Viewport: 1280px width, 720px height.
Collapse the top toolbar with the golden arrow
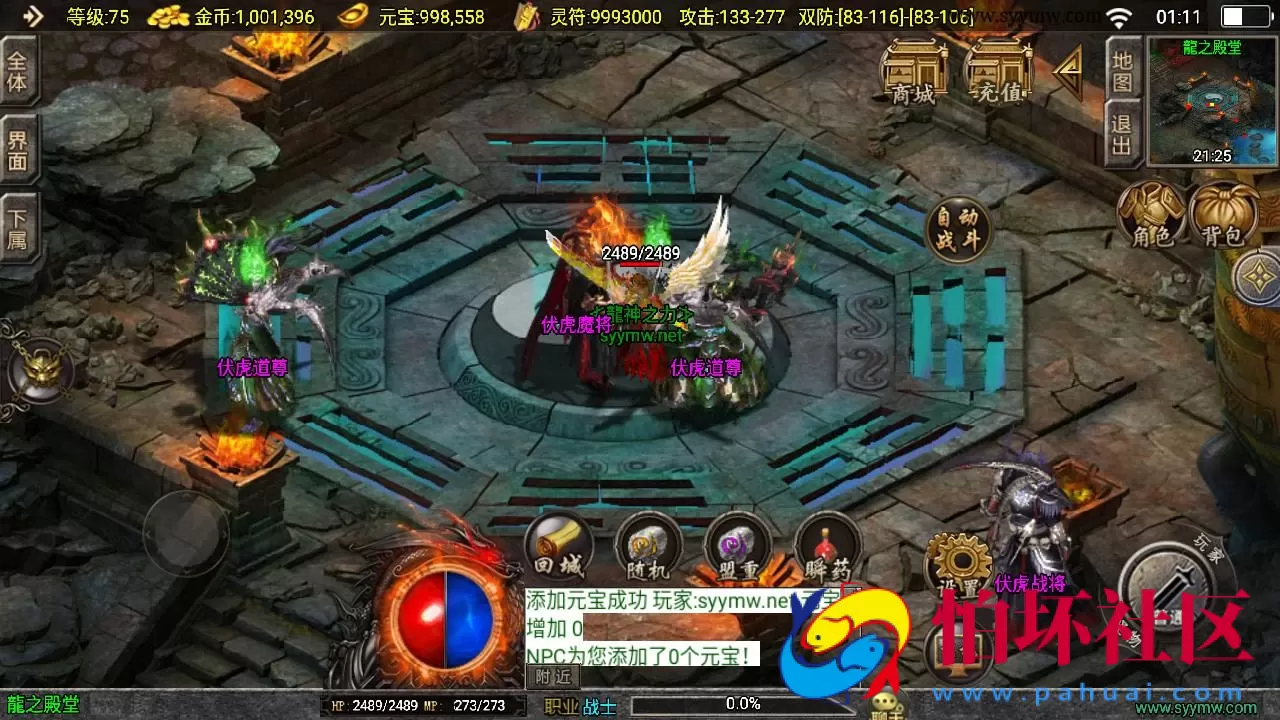pos(1067,72)
